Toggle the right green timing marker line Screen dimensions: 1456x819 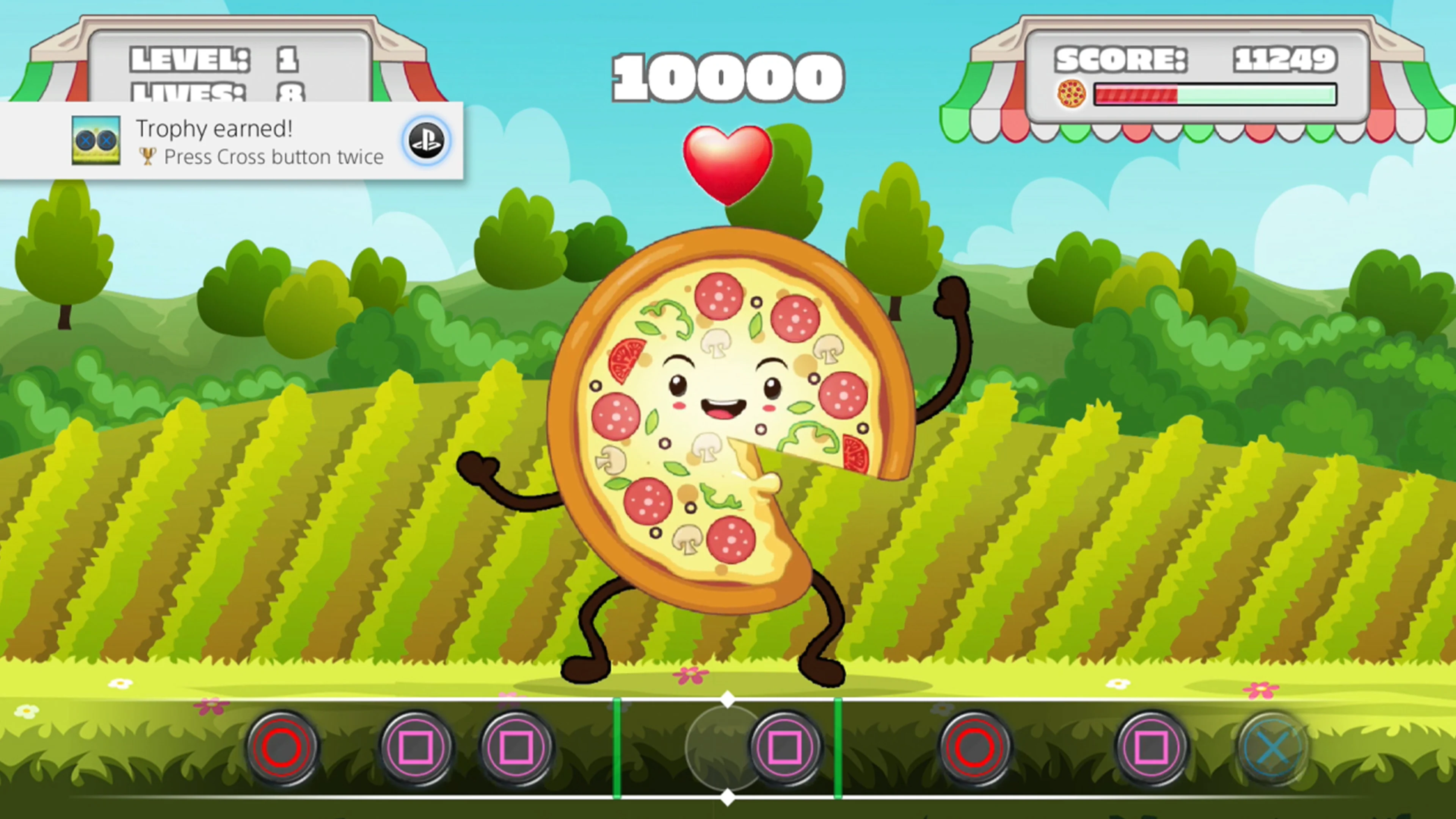point(838,746)
